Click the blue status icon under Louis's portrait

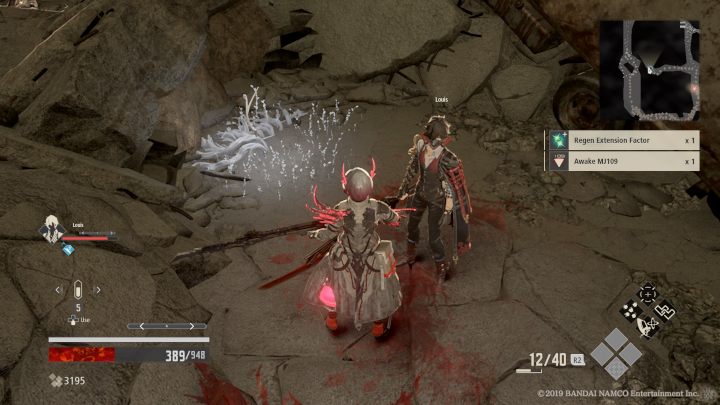[68, 250]
